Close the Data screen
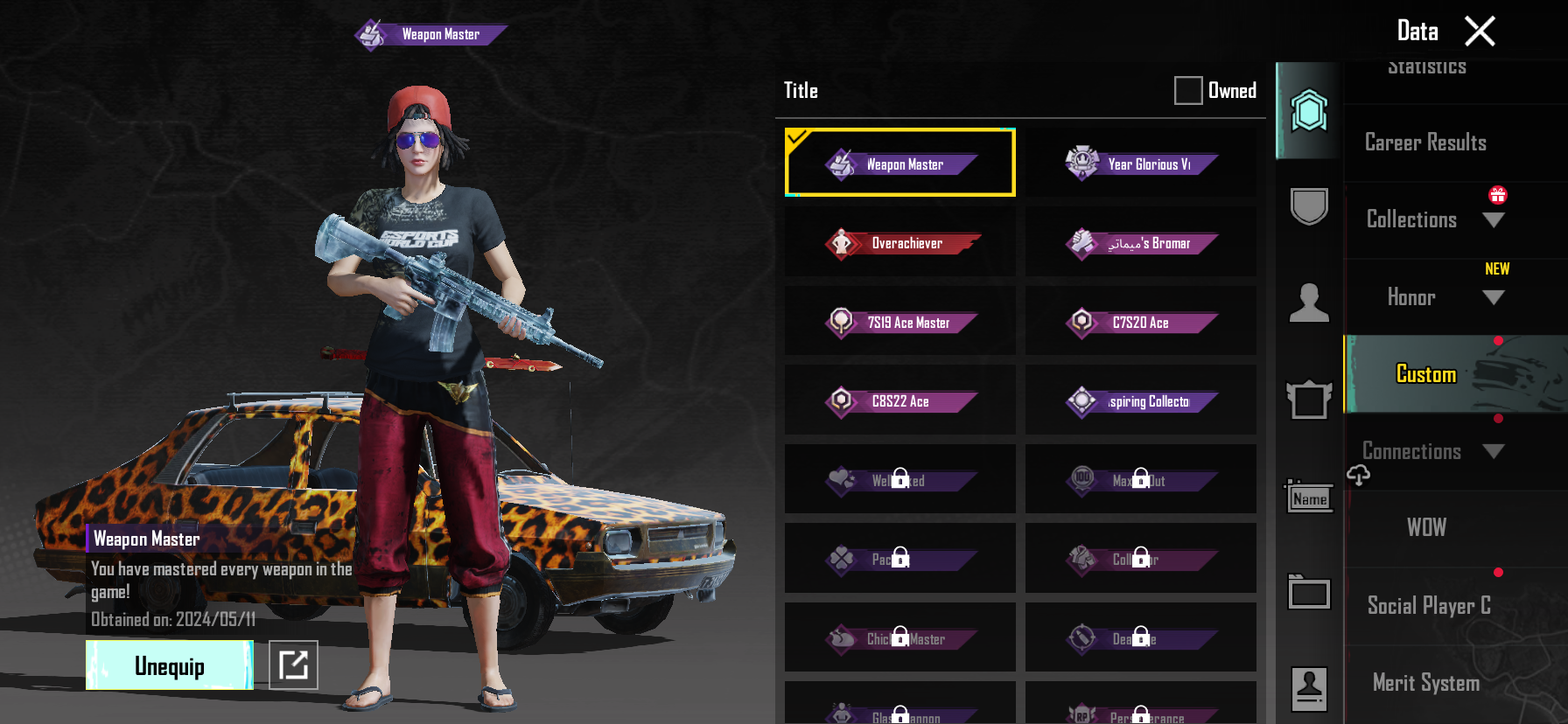 (x=1480, y=31)
